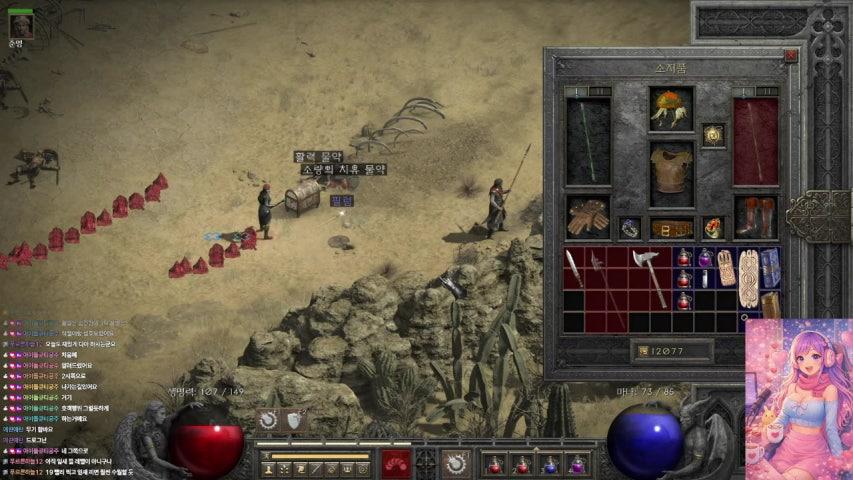Open the left-click attack skill selector

397,464
